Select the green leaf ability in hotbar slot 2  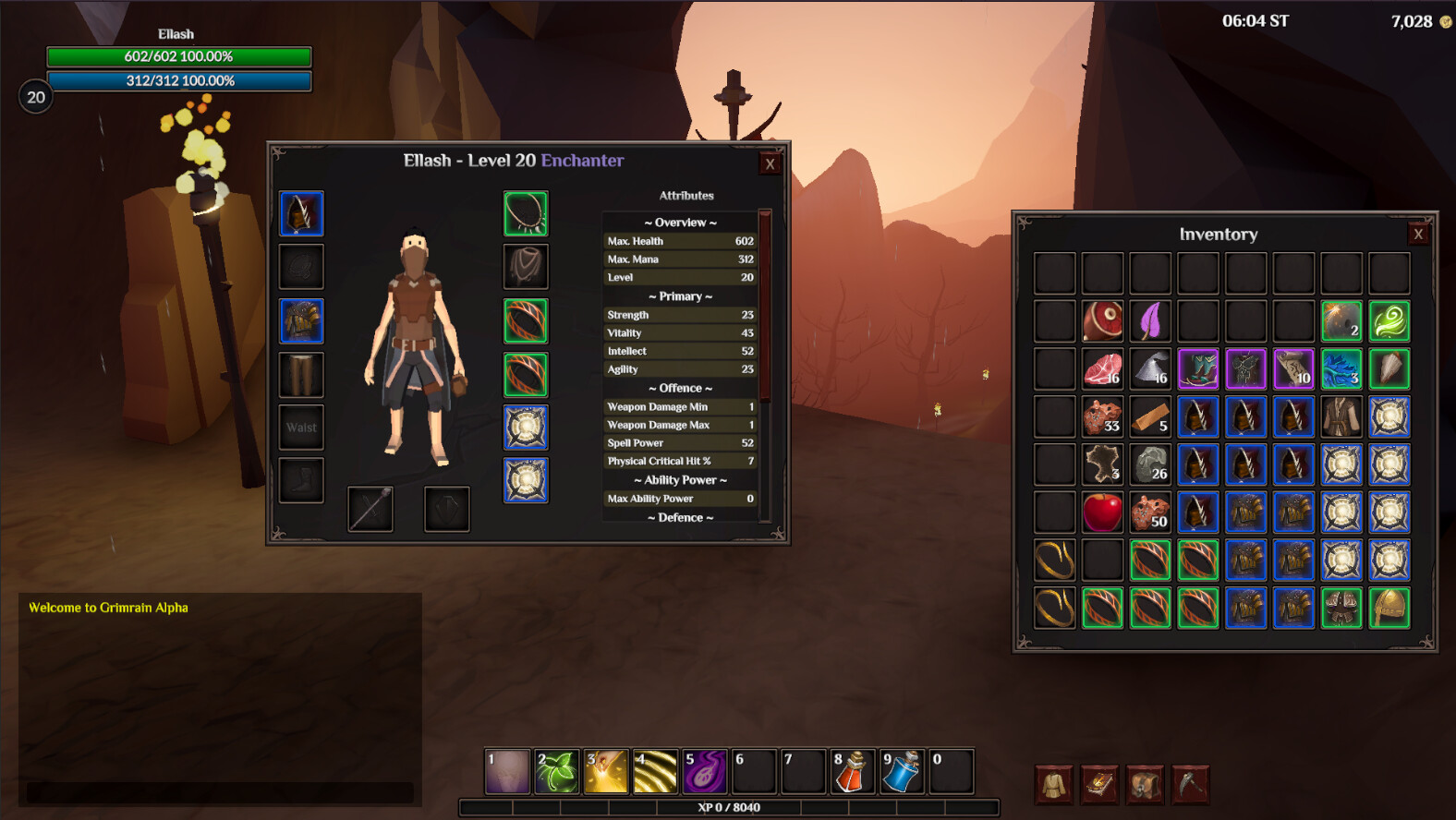pyautogui.click(x=558, y=770)
